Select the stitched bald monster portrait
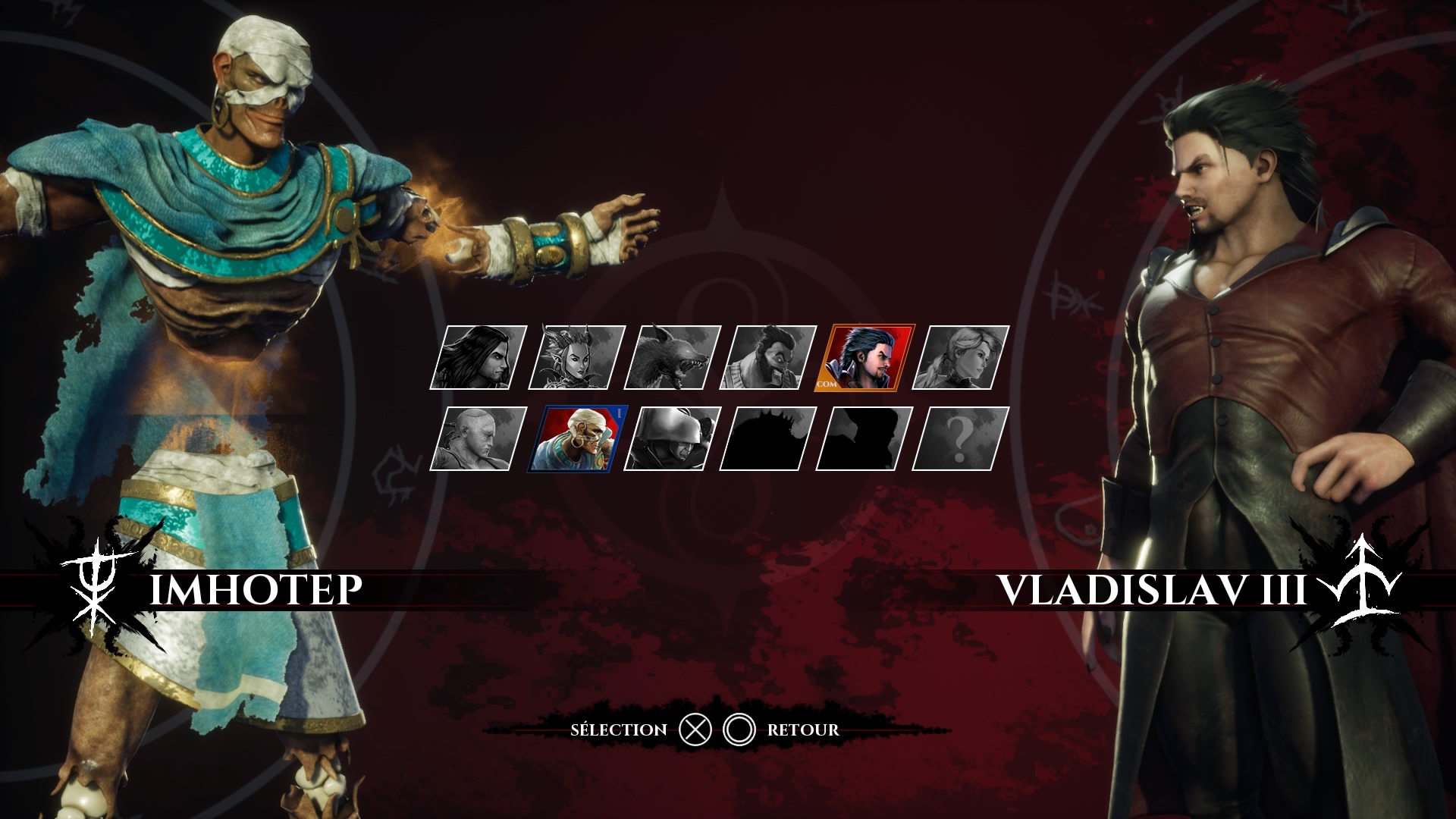The image size is (1456, 819). (x=479, y=439)
